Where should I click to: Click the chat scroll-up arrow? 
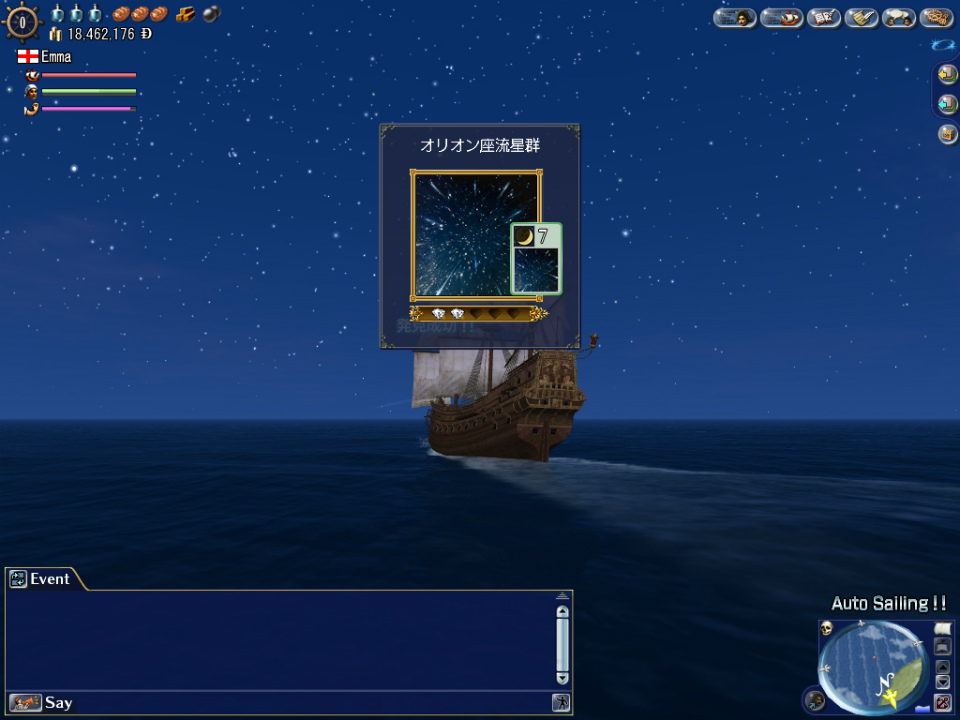click(562, 611)
